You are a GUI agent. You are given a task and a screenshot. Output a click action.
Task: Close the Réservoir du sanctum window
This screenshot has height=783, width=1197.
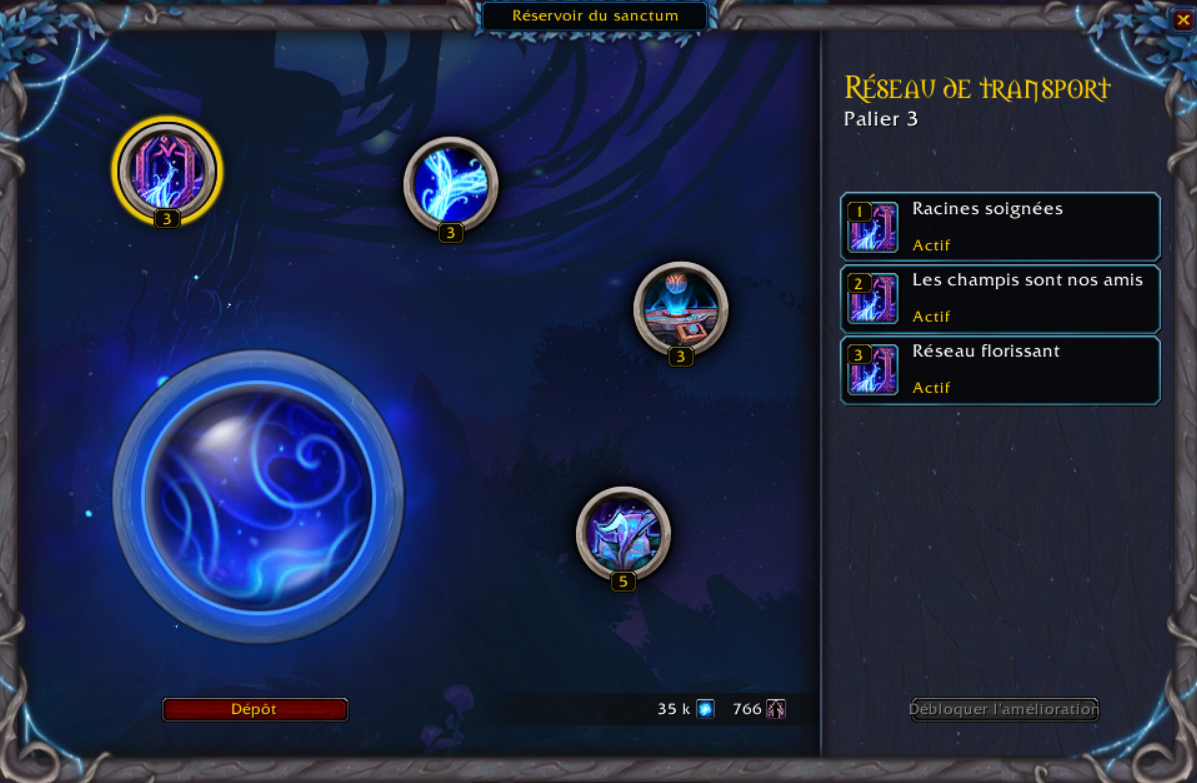(1182, 20)
